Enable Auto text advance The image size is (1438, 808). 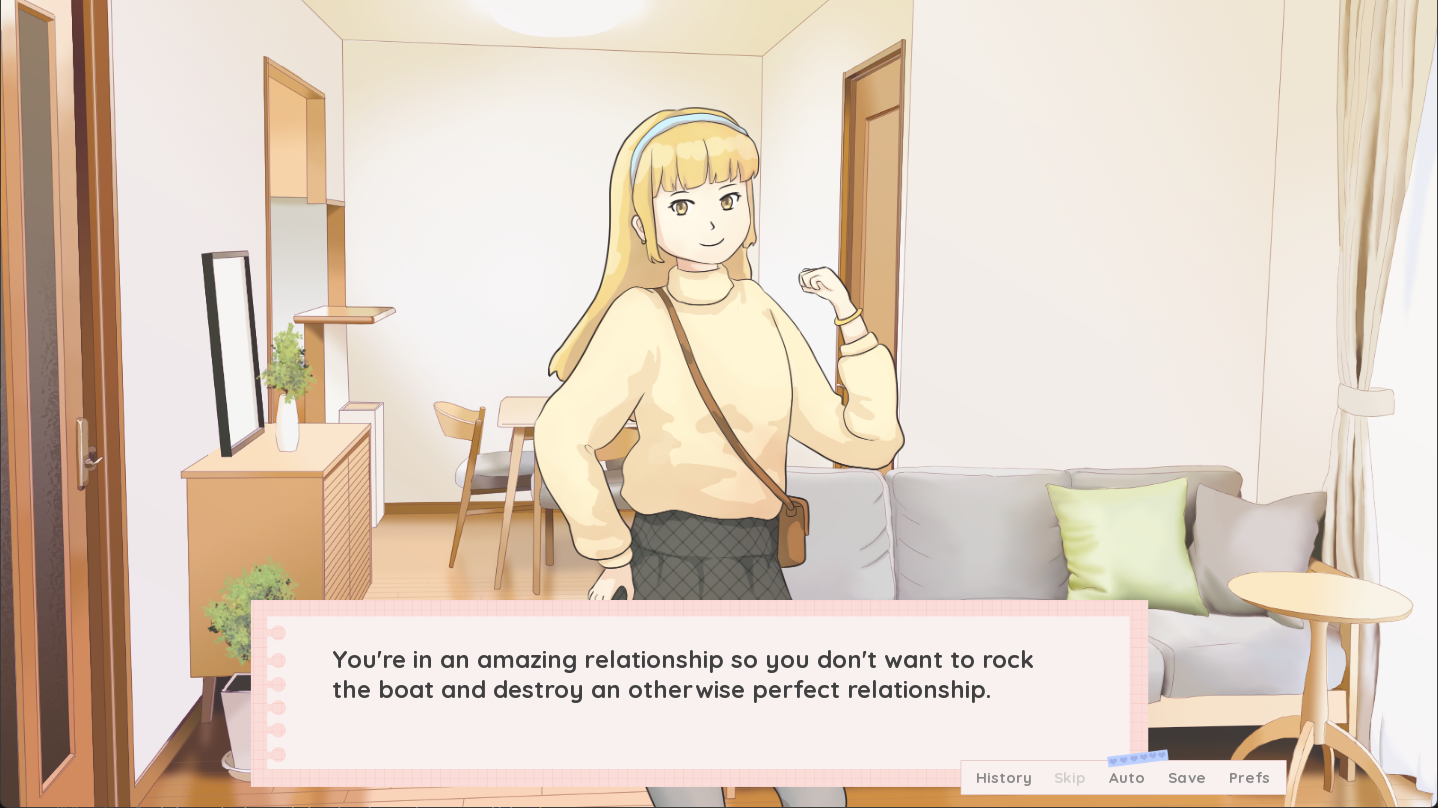1126,778
